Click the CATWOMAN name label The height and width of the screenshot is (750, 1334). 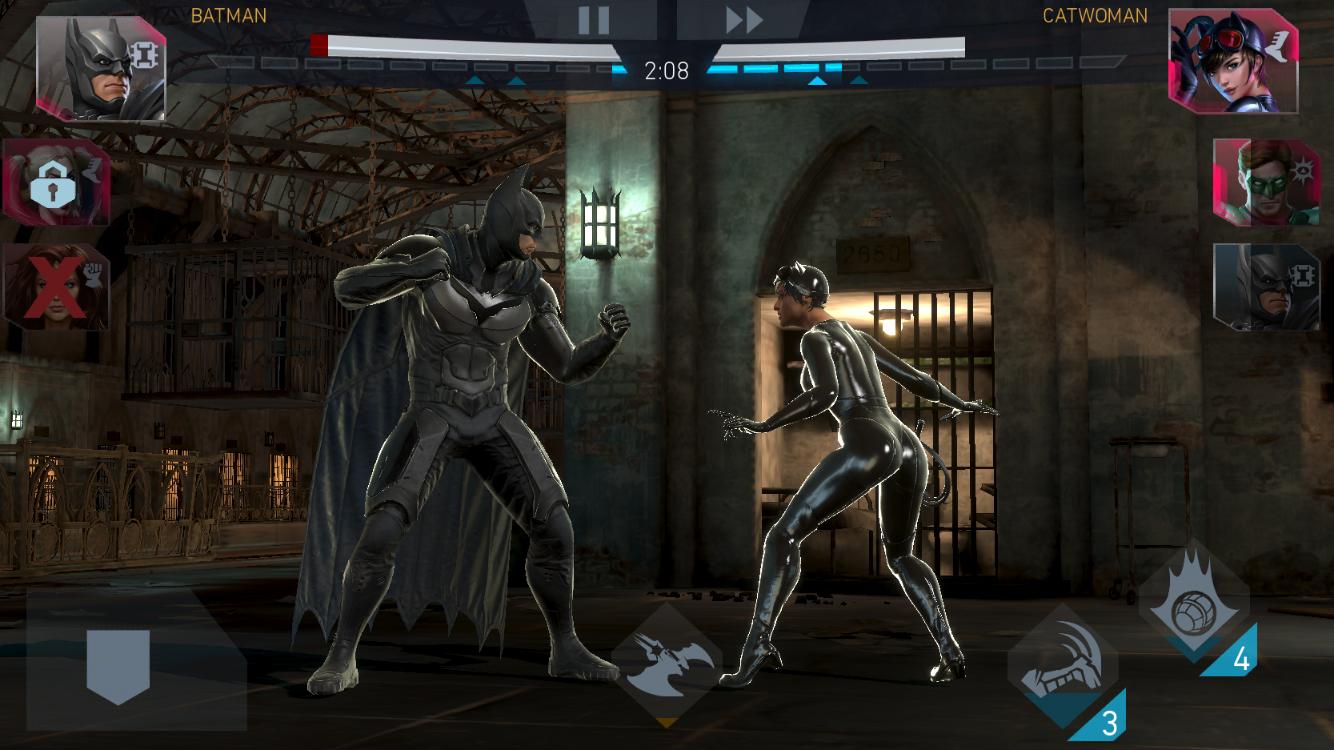[1096, 15]
